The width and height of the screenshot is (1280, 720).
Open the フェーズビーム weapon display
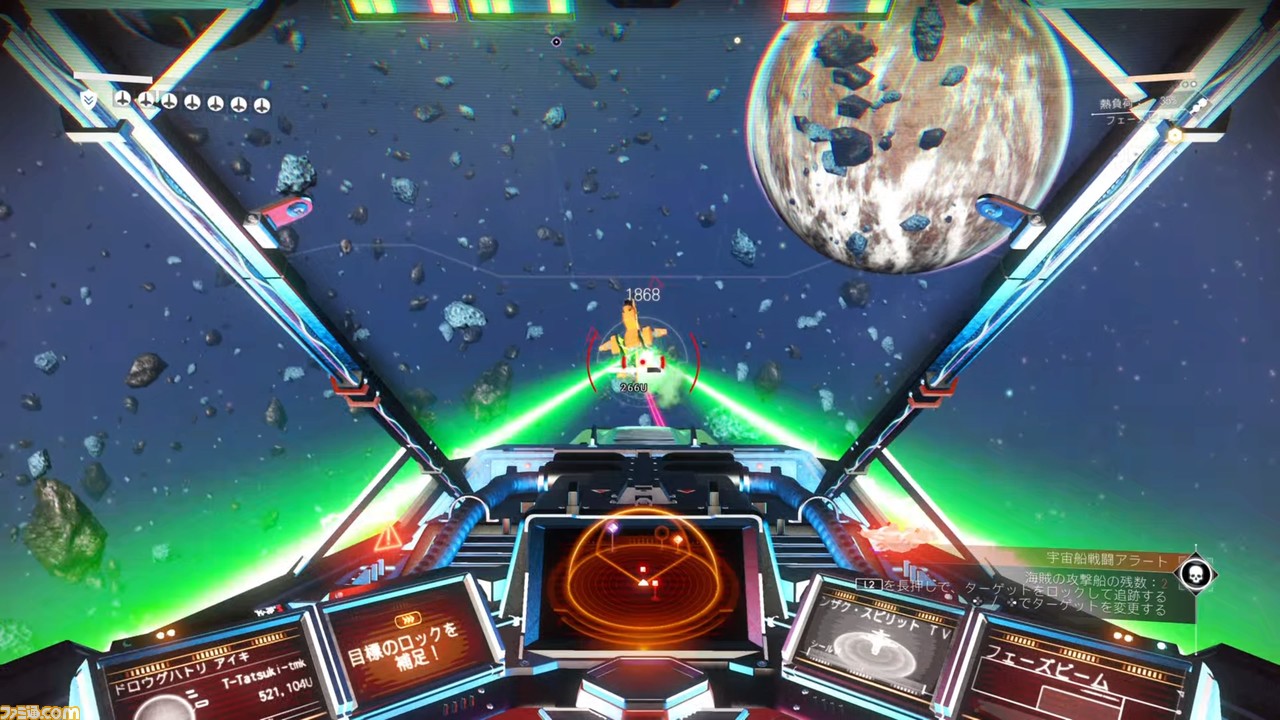click(x=1060, y=677)
